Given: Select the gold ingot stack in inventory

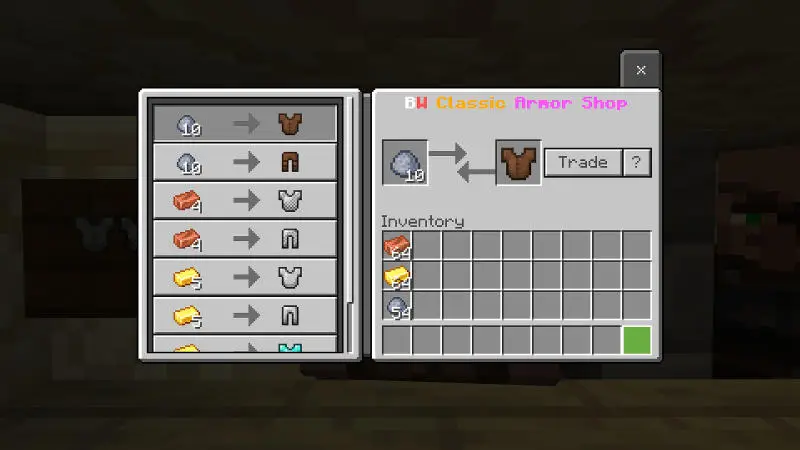Looking at the screenshot, I should click(397, 276).
